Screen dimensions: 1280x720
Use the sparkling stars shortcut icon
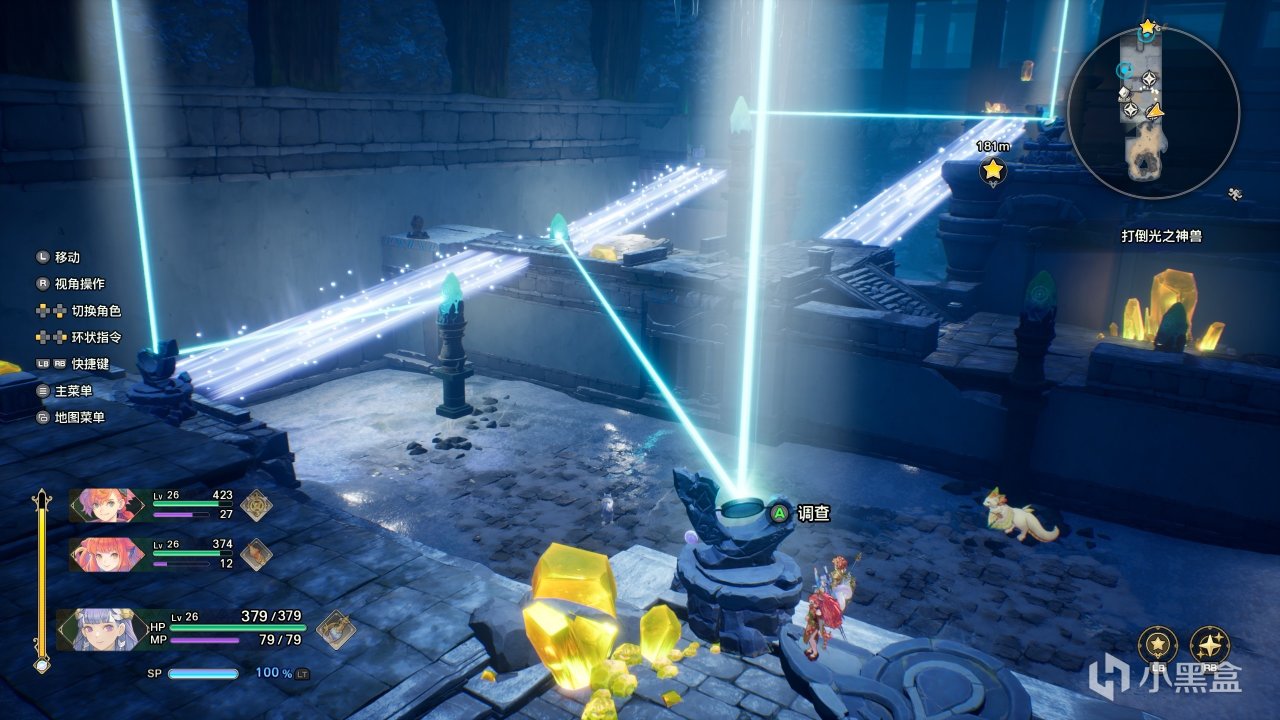pyautogui.click(x=1210, y=645)
